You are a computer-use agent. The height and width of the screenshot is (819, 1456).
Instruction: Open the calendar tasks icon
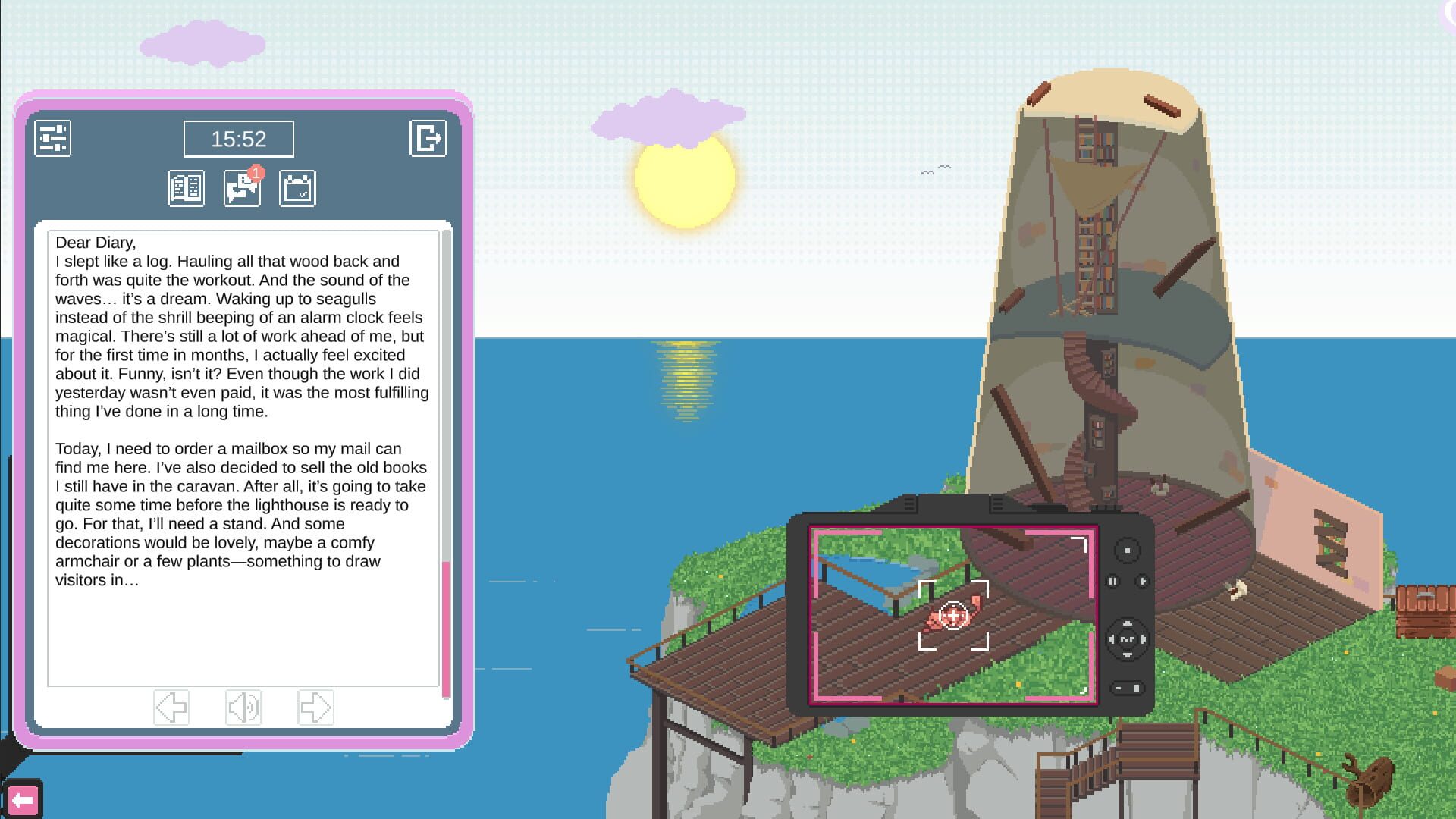[x=297, y=187]
